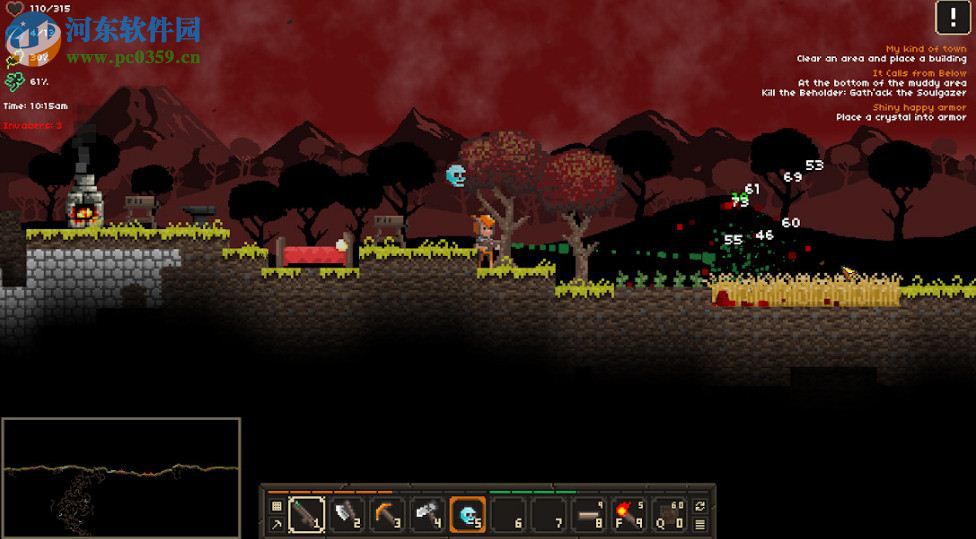The image size is (976, 539).
Task: Select the "It Calls from Below" quest
Action: pos(919,73)
